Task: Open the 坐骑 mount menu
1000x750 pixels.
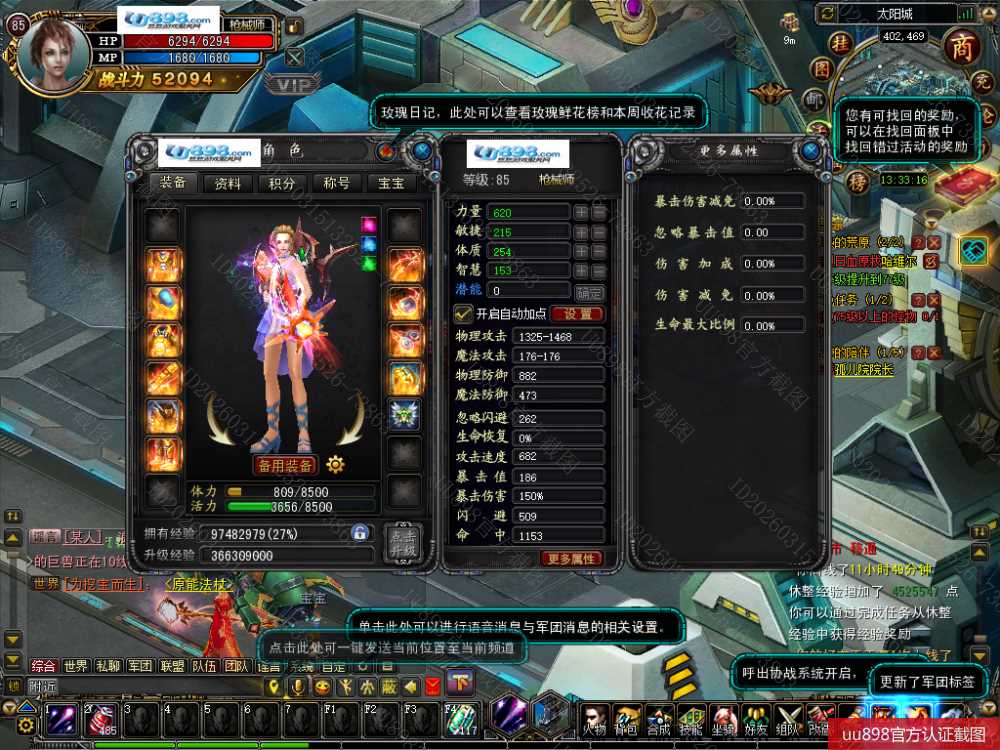Action: [x=724, y=719]
